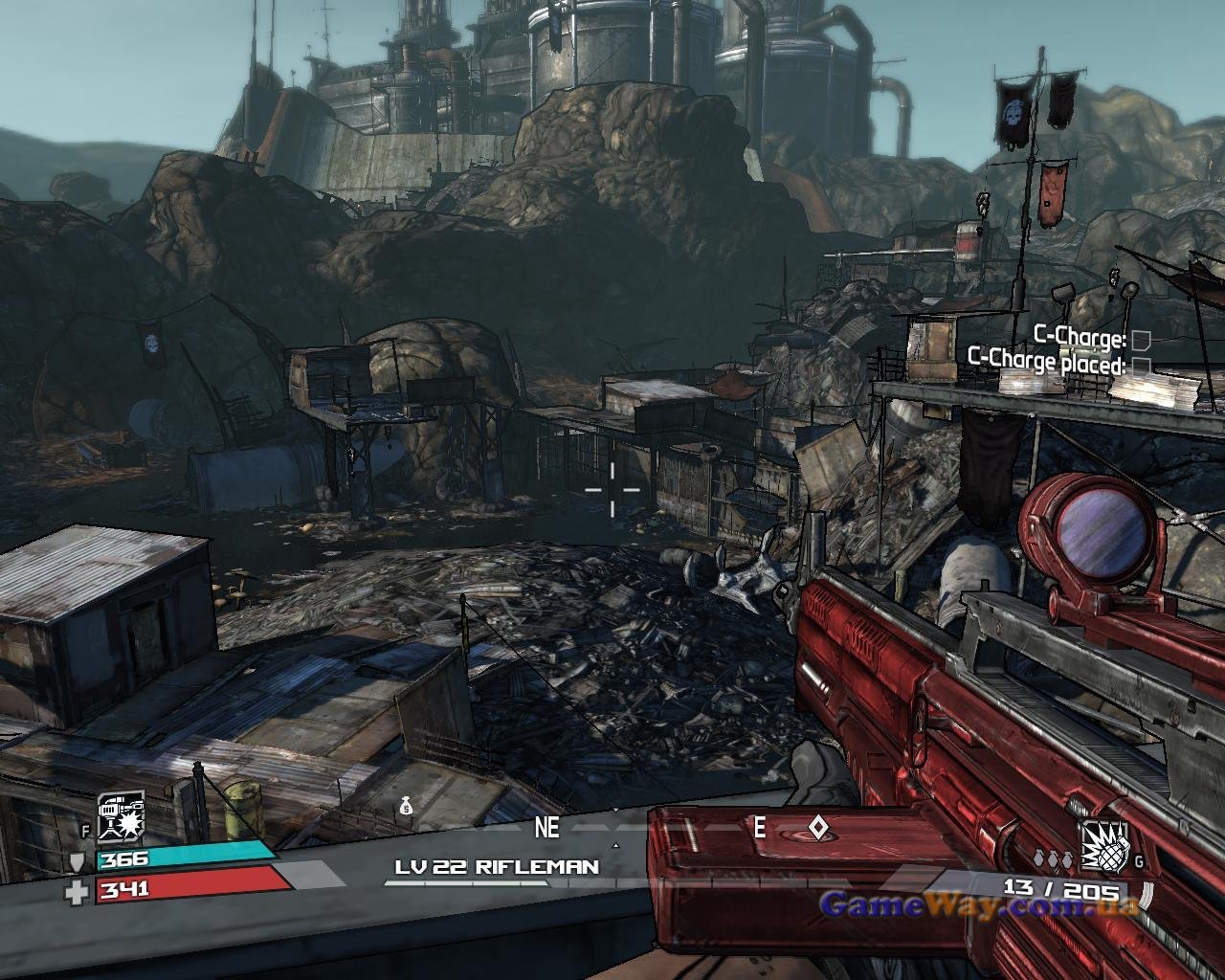Open the GameWay.com.ua watermark link
Viewport: 1225px width, 980px height.
coord(978,903)
